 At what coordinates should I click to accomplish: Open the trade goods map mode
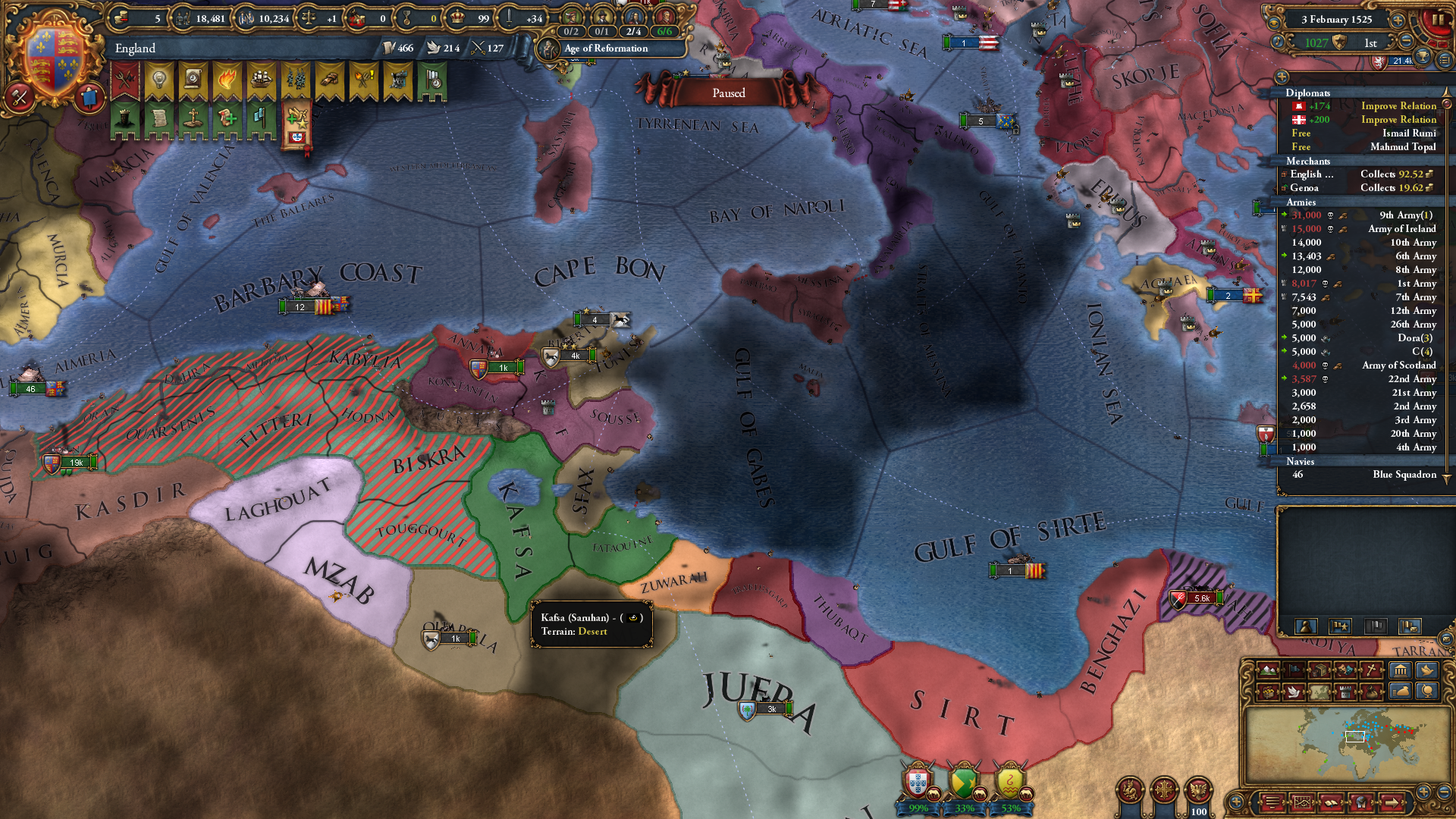click(x=1320, y=671)
